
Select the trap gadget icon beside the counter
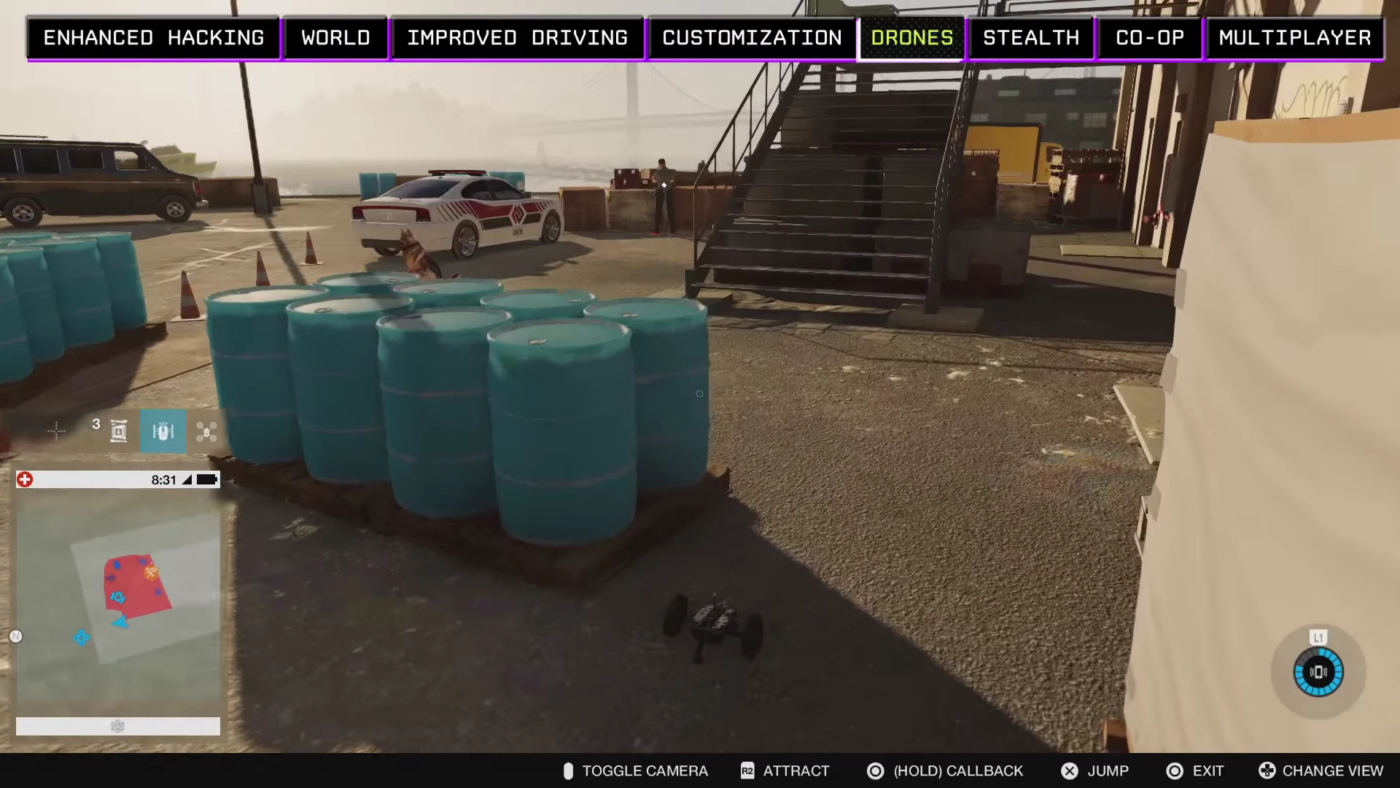[118, 431]
